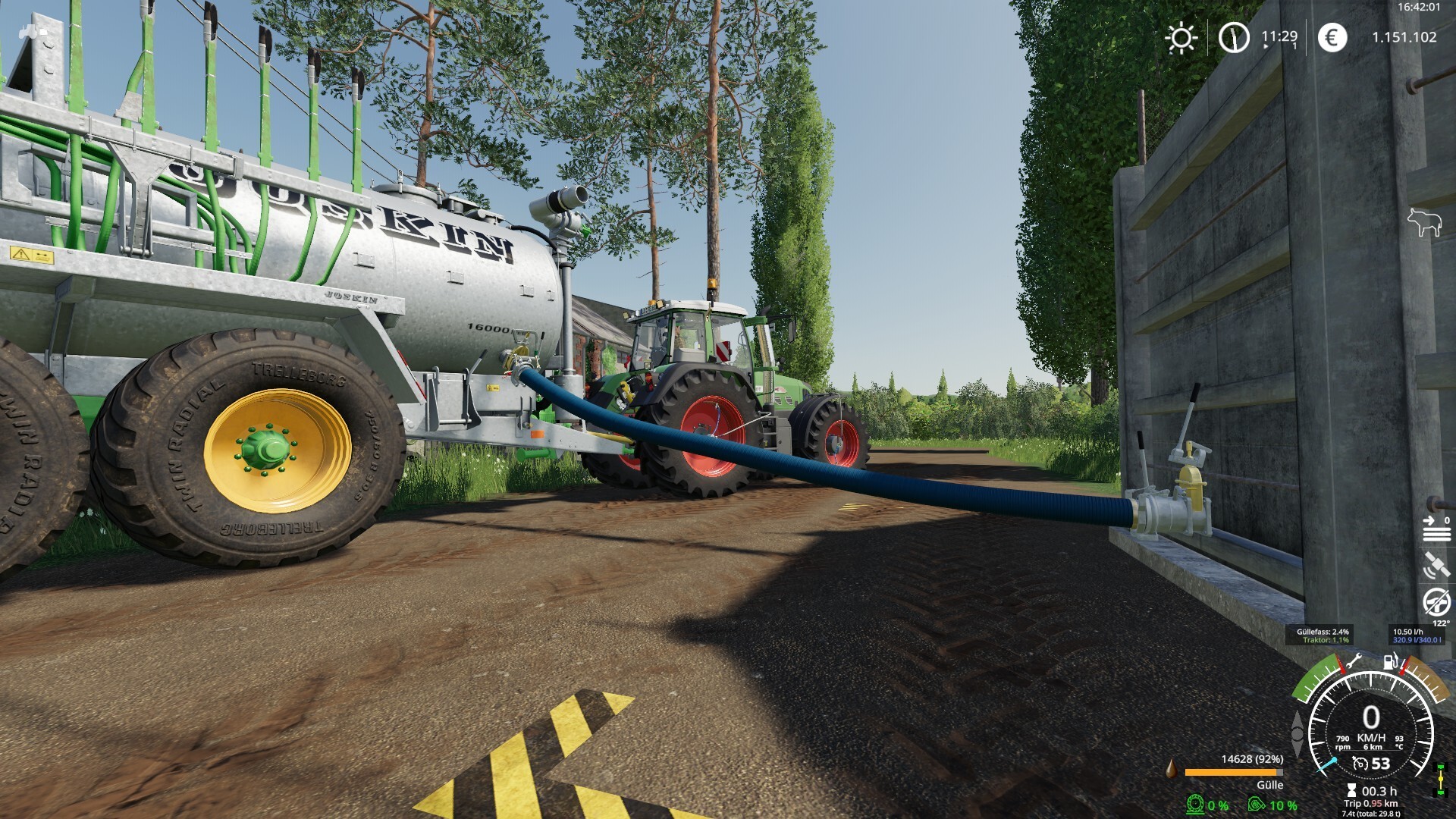1456x819 pixels.
Task: Click the gear direction arrows indicator
Action: [x=1298, y=734]
